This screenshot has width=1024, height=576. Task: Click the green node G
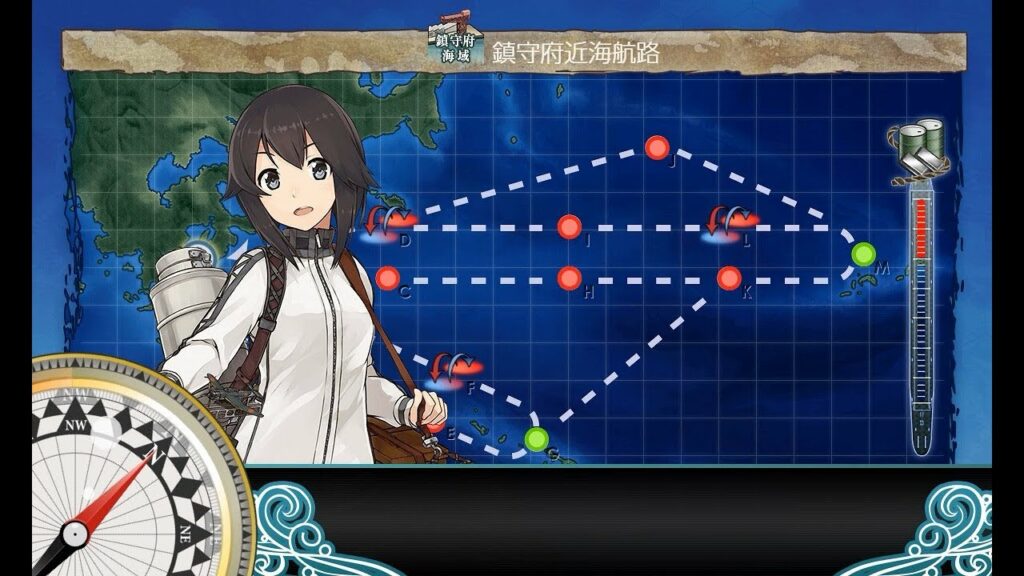click(x=537, y=438)
